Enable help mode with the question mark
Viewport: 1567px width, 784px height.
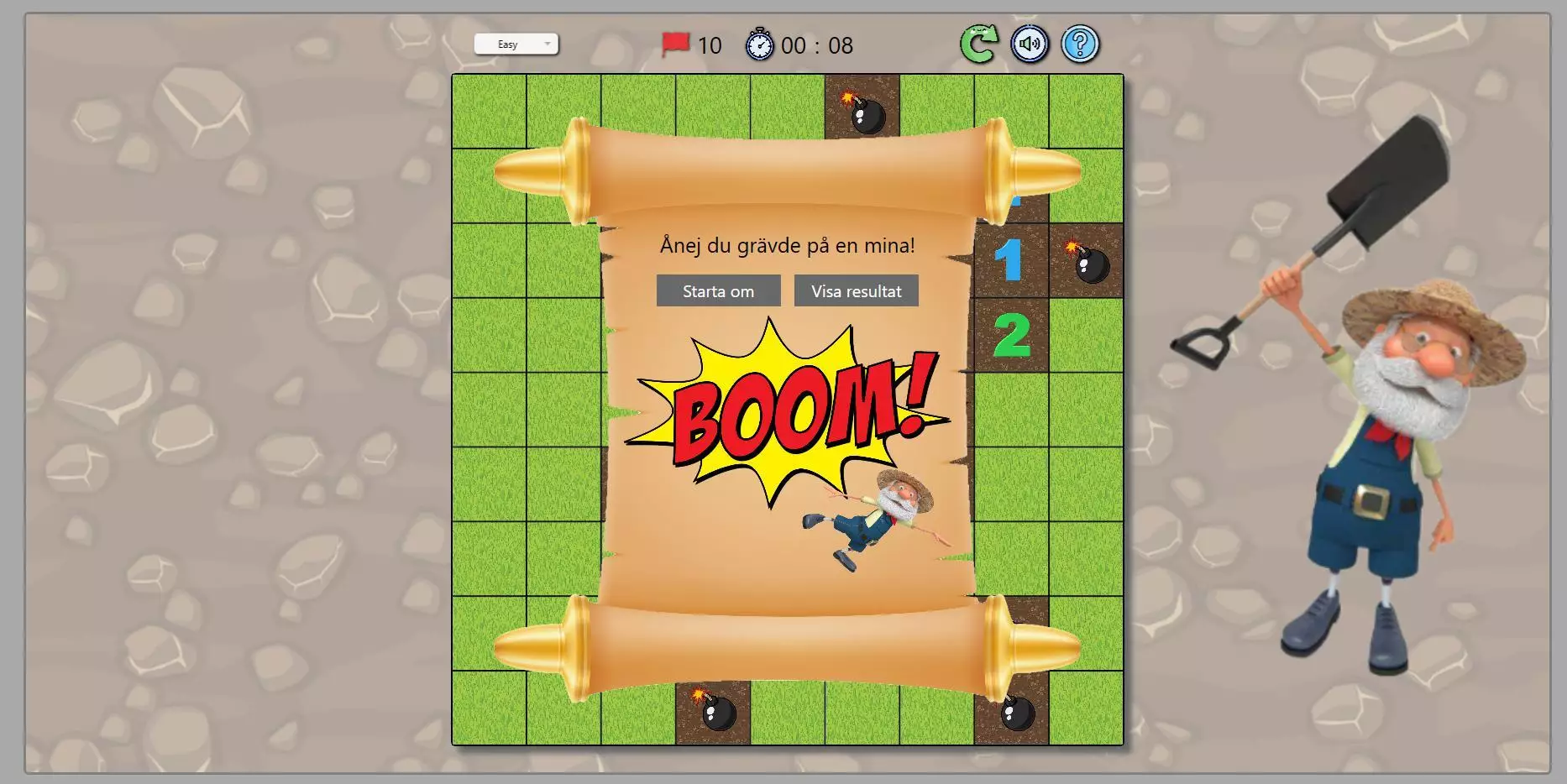(1079, 45)
